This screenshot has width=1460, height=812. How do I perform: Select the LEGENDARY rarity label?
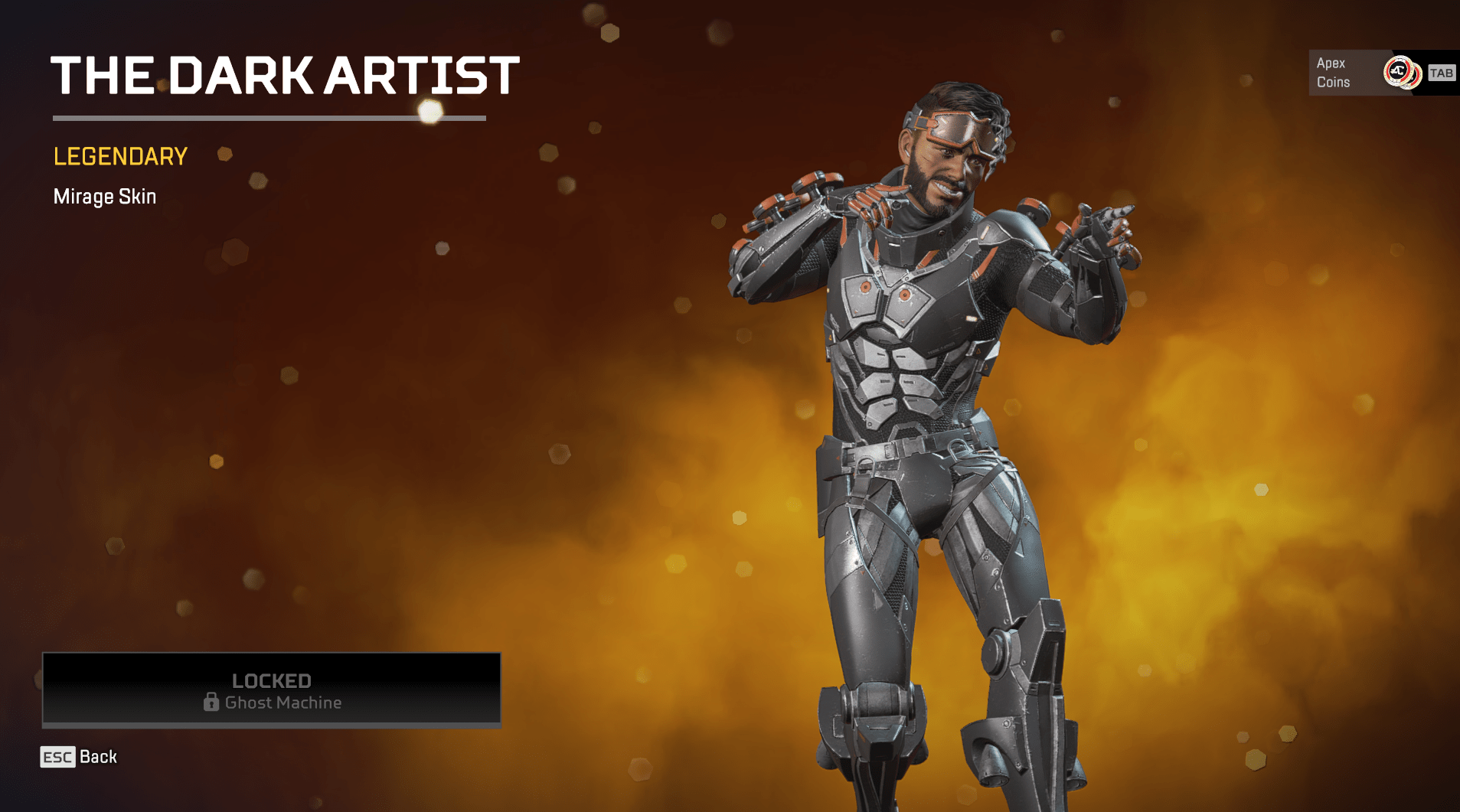(119, 156)
